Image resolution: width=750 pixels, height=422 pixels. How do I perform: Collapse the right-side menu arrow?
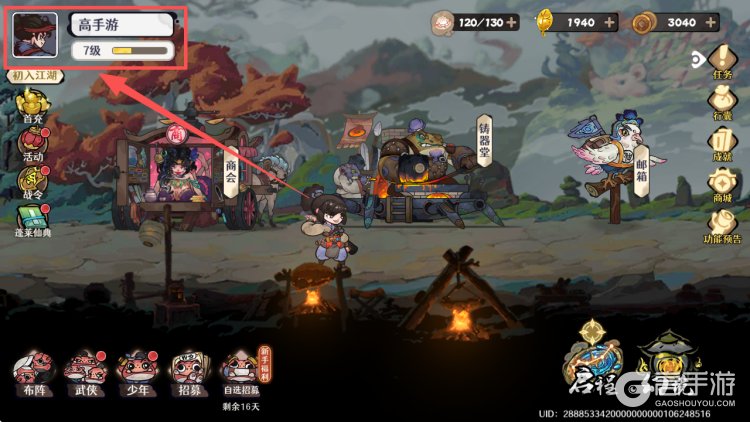coord(699,57)
